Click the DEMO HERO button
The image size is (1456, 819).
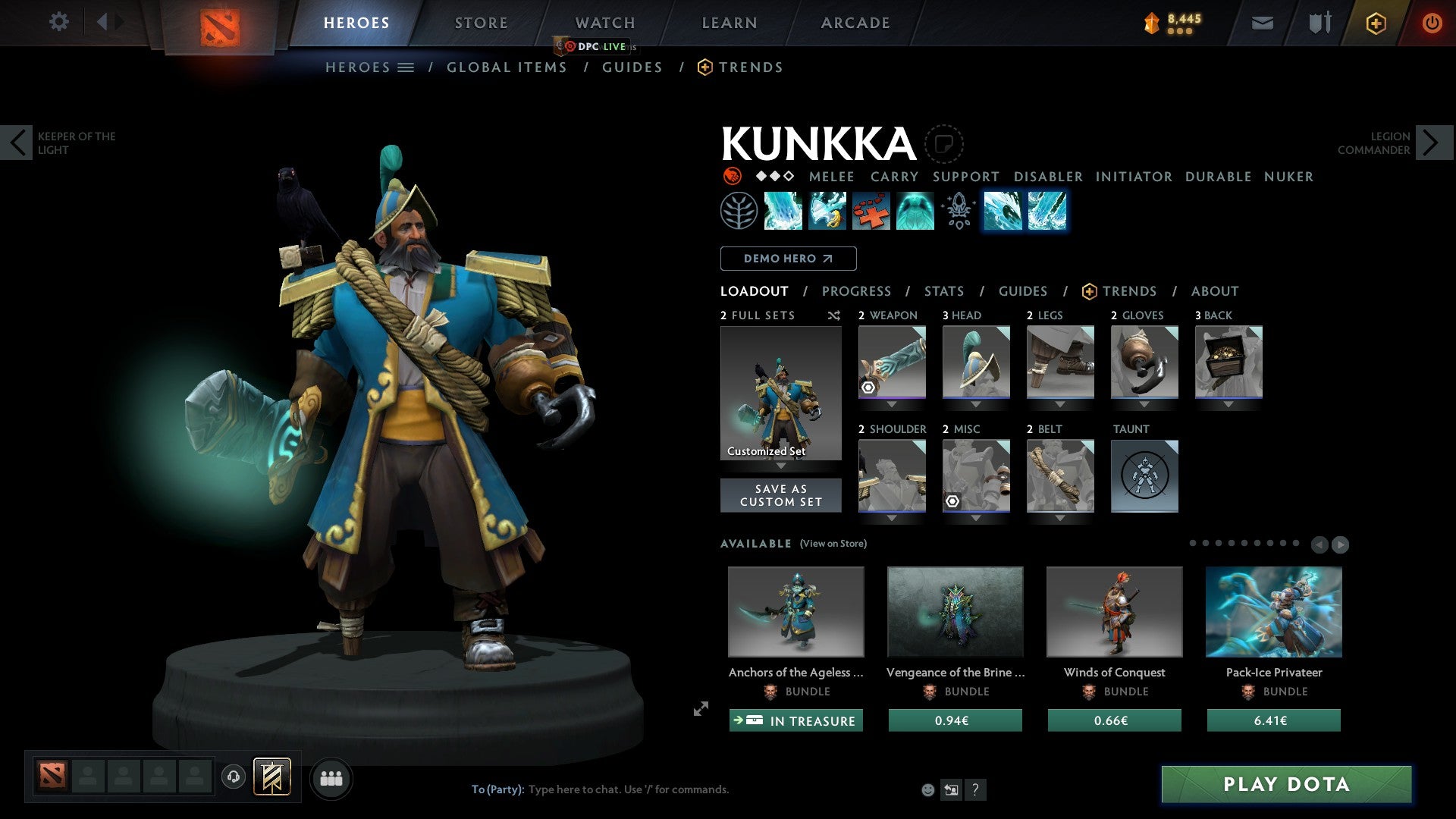(787, 259)
